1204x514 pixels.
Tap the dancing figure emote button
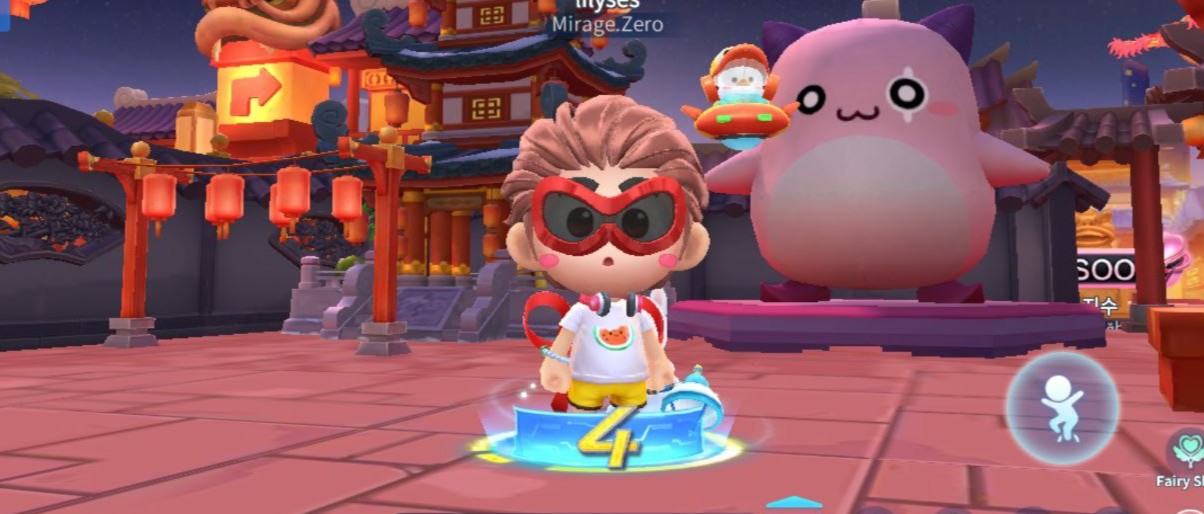(1060, 407)
